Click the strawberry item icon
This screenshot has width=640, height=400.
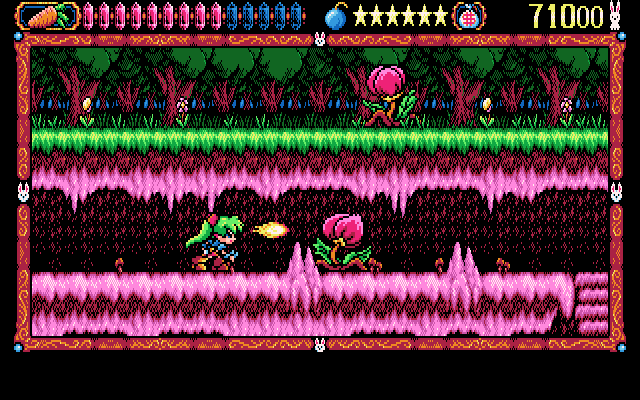click(466, 16)
